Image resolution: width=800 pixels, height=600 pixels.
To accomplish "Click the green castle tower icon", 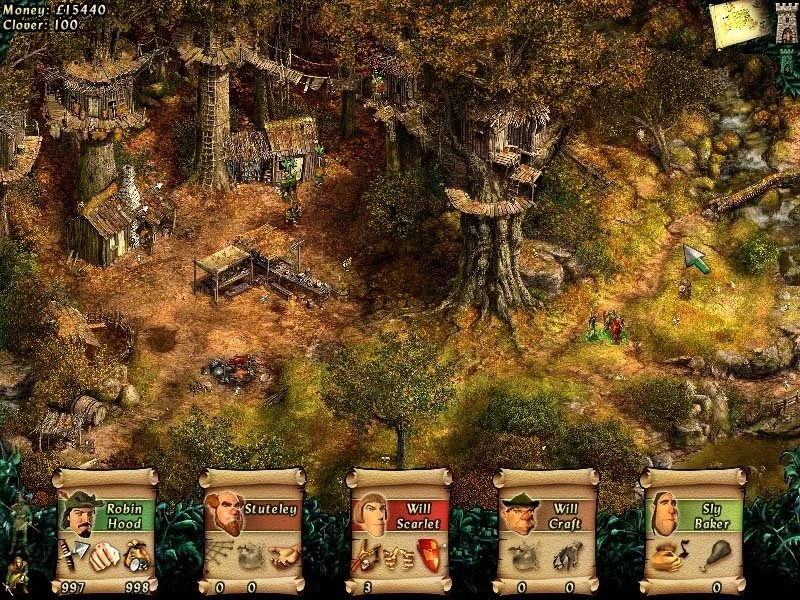I will [787, 62].
